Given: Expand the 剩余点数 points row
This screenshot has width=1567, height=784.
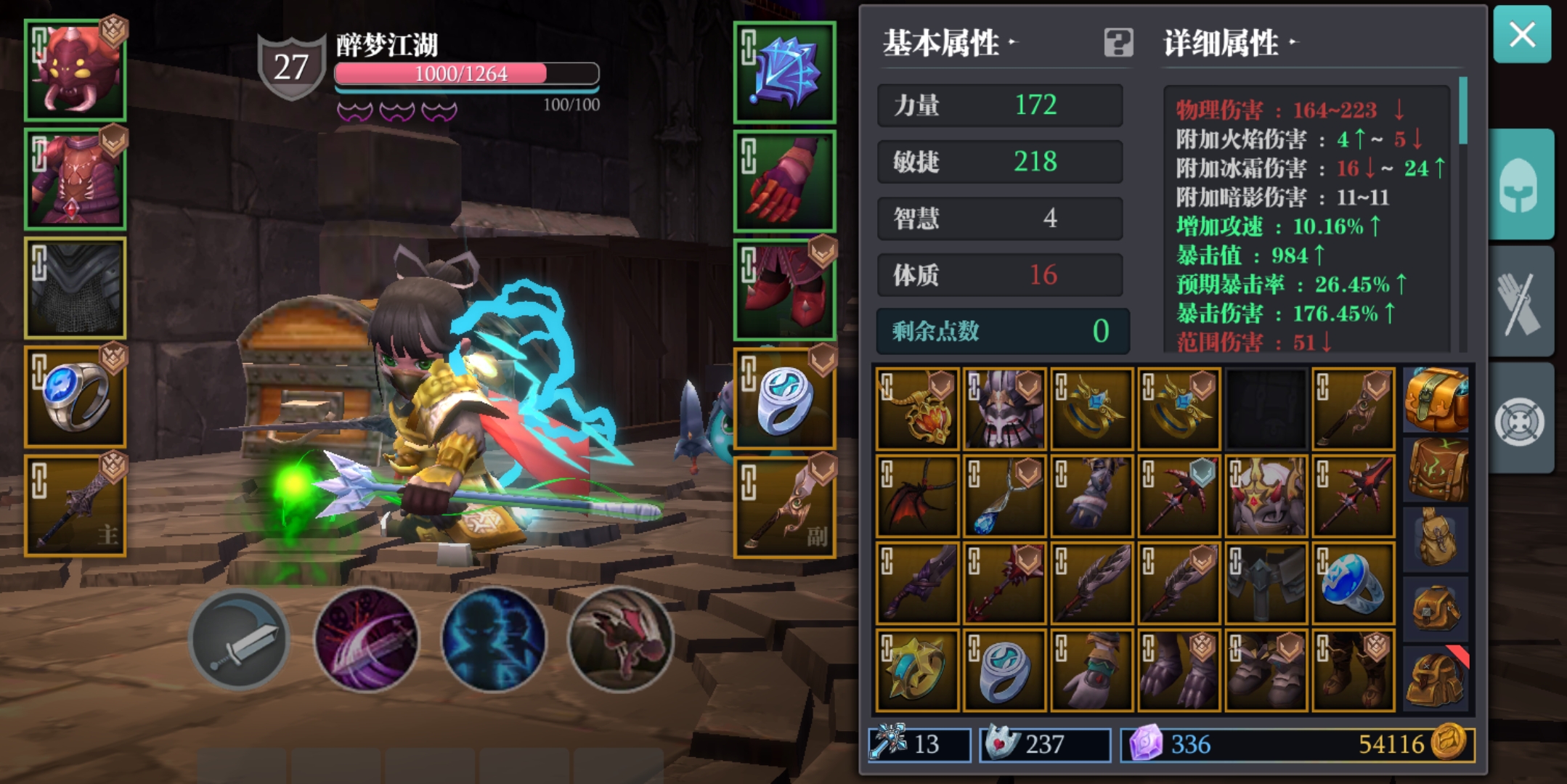Looking at the screenshot, I should [1001, 332].
